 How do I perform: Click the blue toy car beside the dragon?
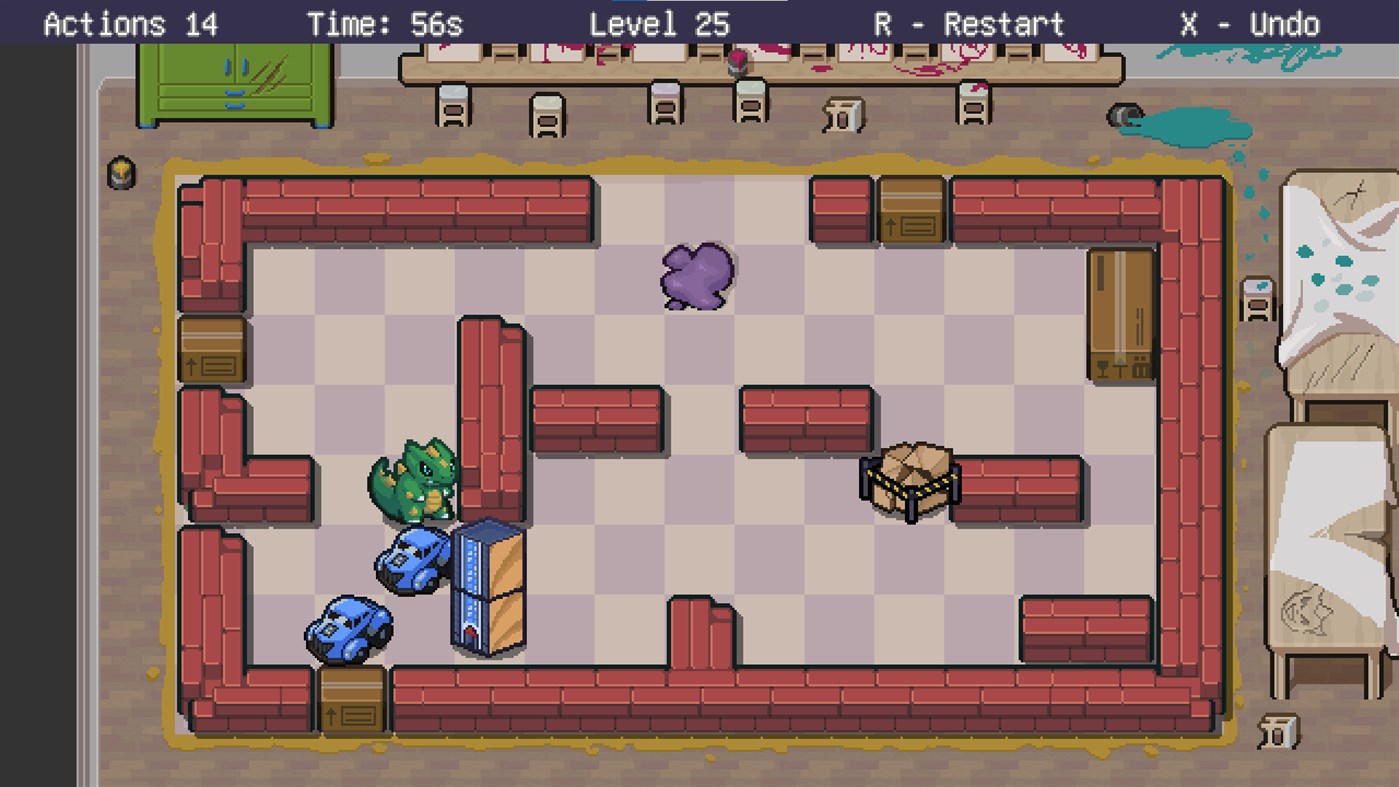coord(413,560)
